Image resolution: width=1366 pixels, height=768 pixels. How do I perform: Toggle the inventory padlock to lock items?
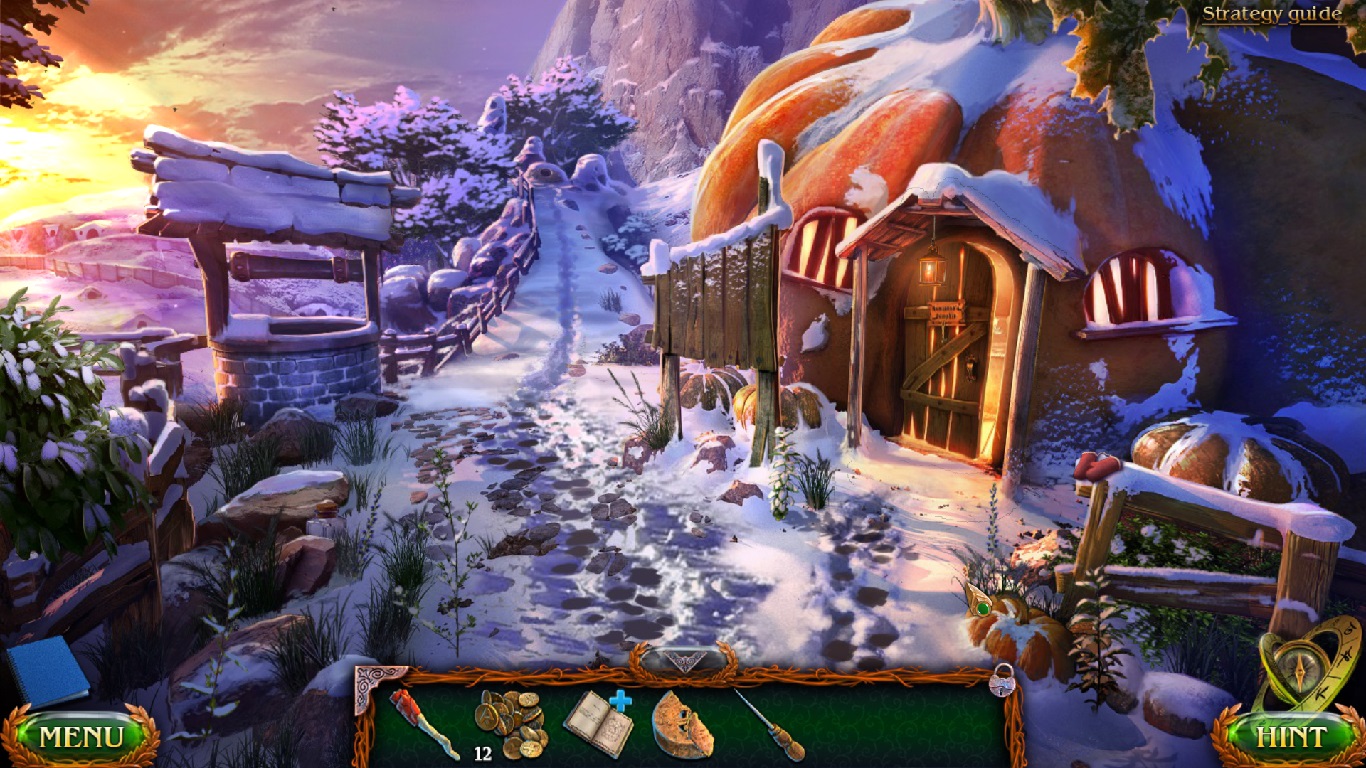click(x=1000, y=685)
